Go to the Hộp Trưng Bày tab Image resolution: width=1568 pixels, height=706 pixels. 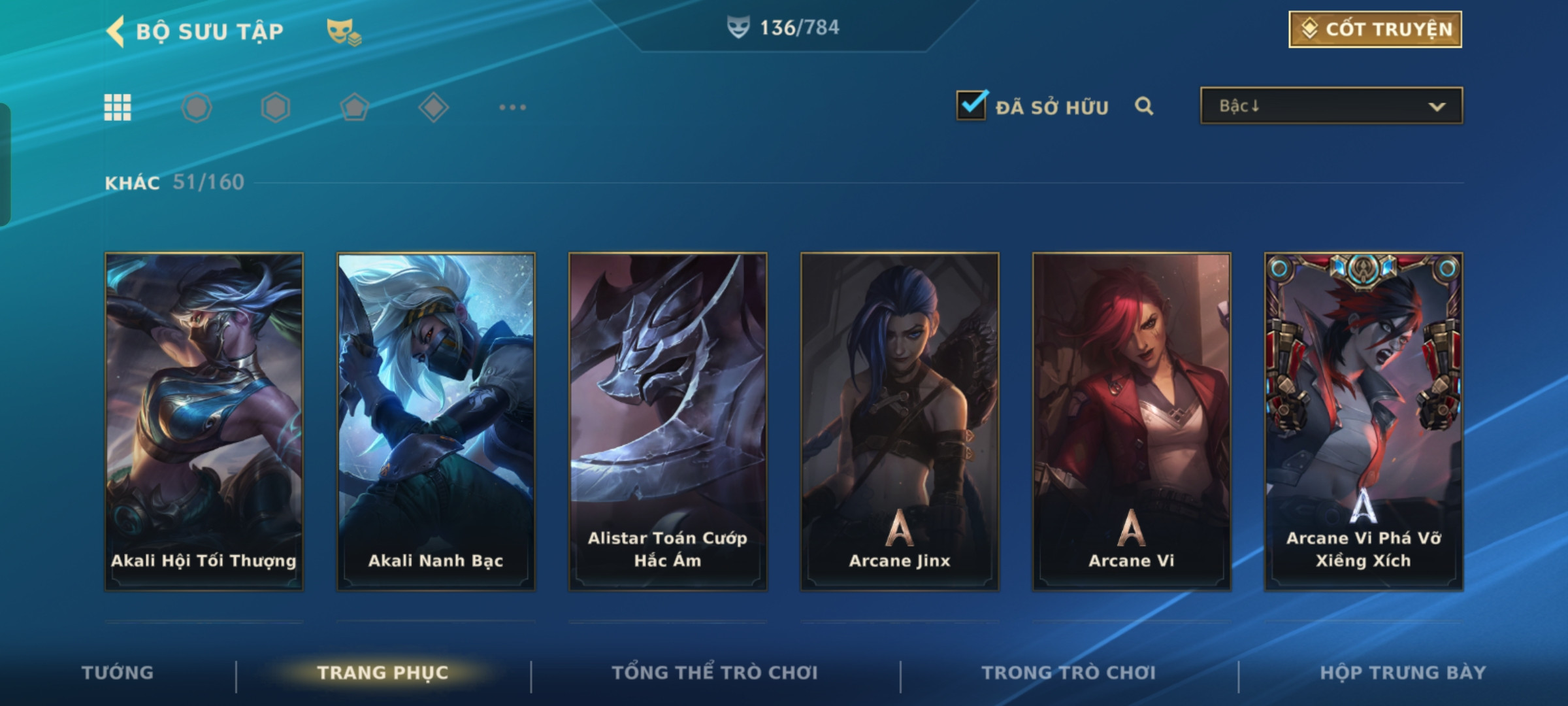(1403, 673)
